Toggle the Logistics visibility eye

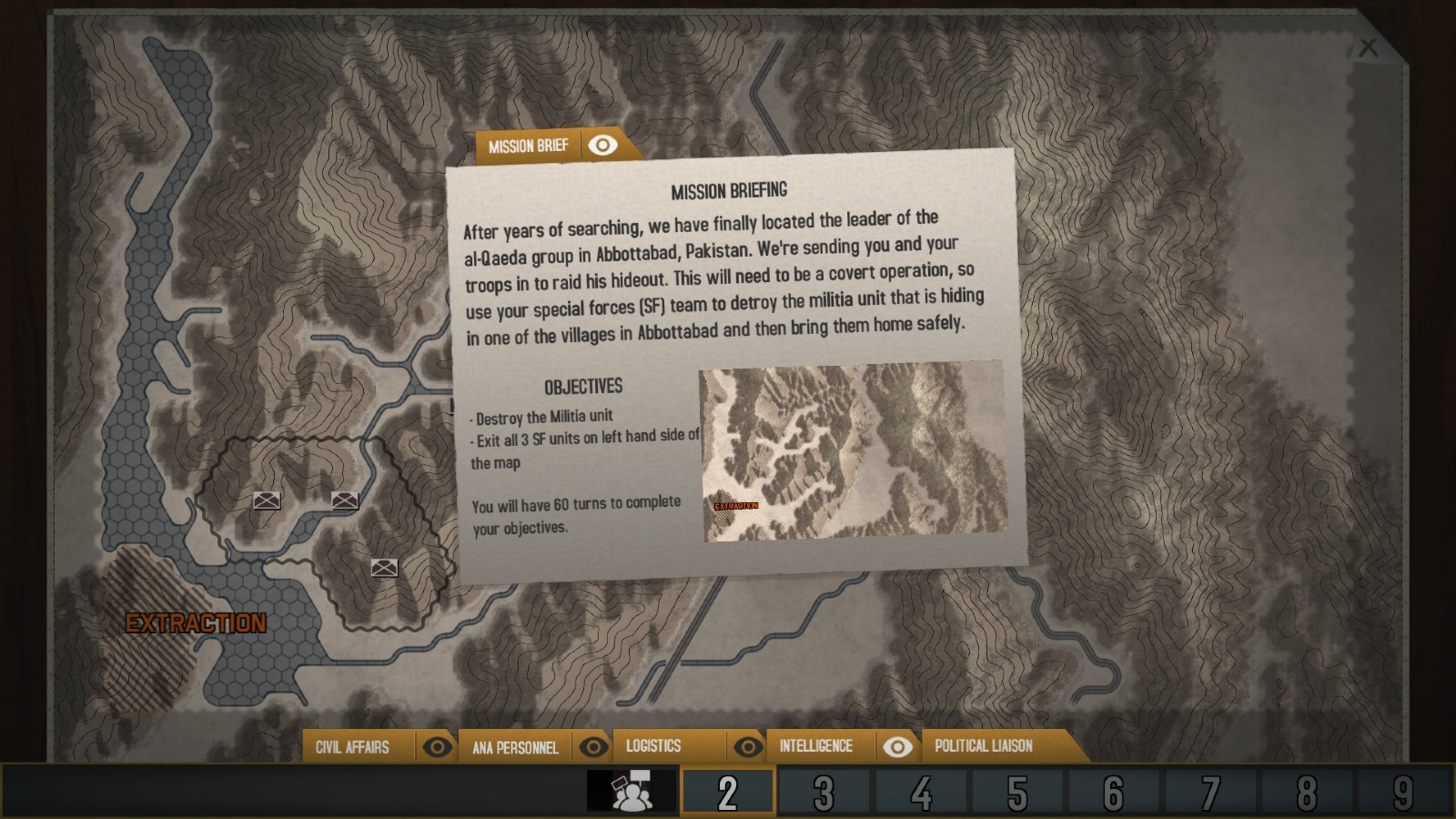click(x=750, y=746)
